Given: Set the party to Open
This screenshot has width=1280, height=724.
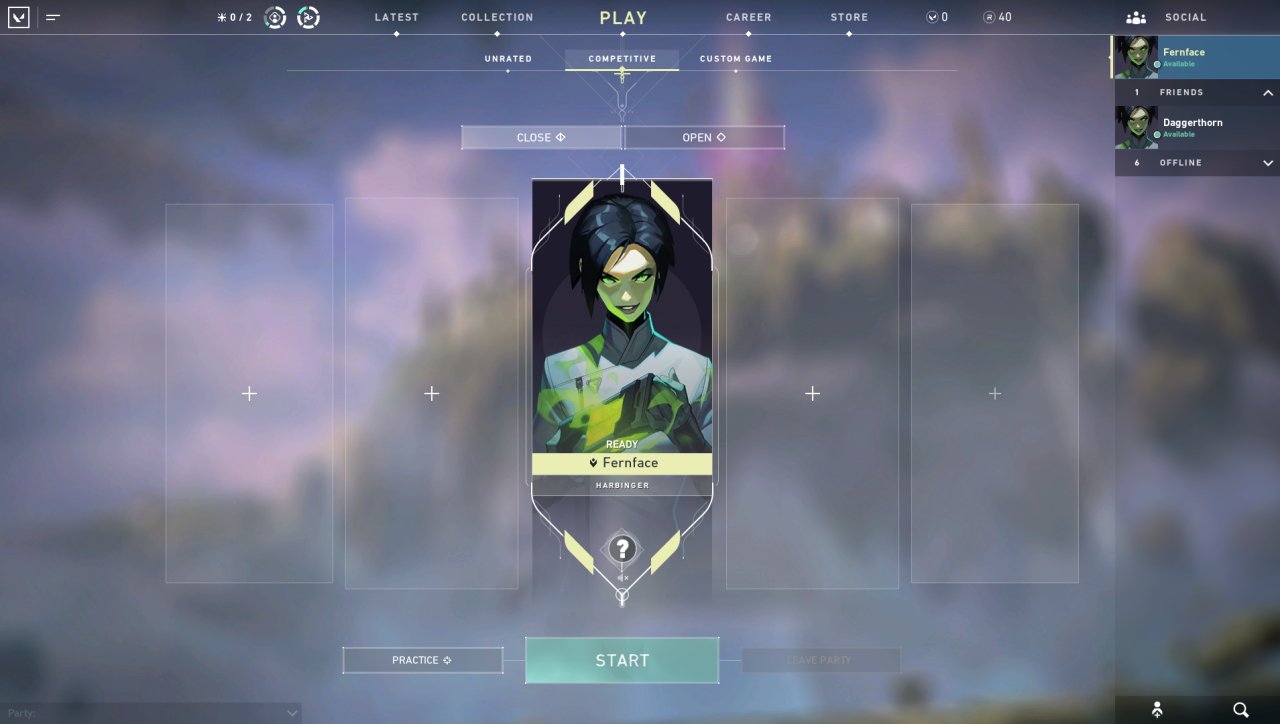Looking at the screenshot, I should pos(704,137).
